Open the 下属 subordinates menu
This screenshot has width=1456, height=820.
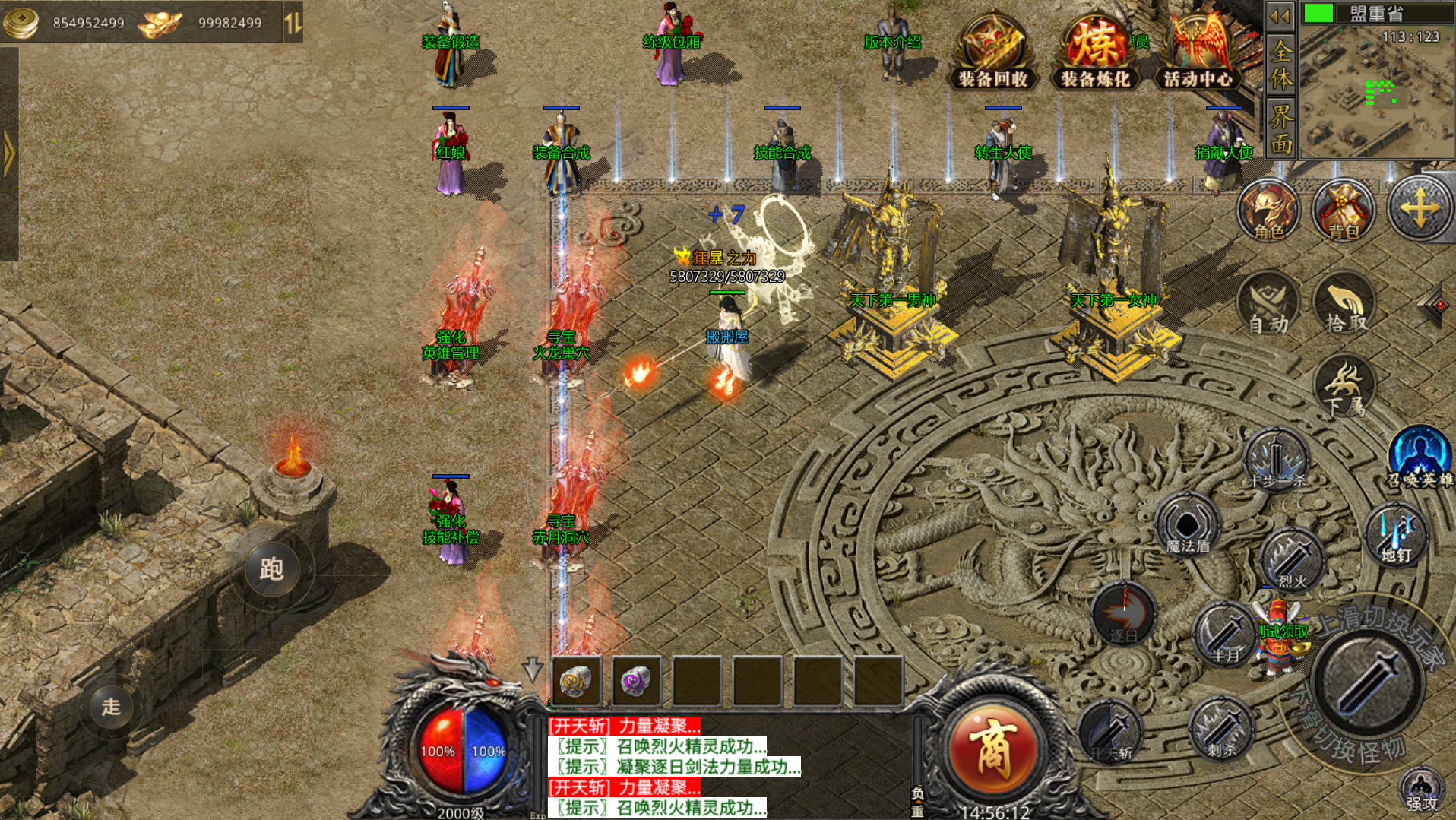[1345, 387]
